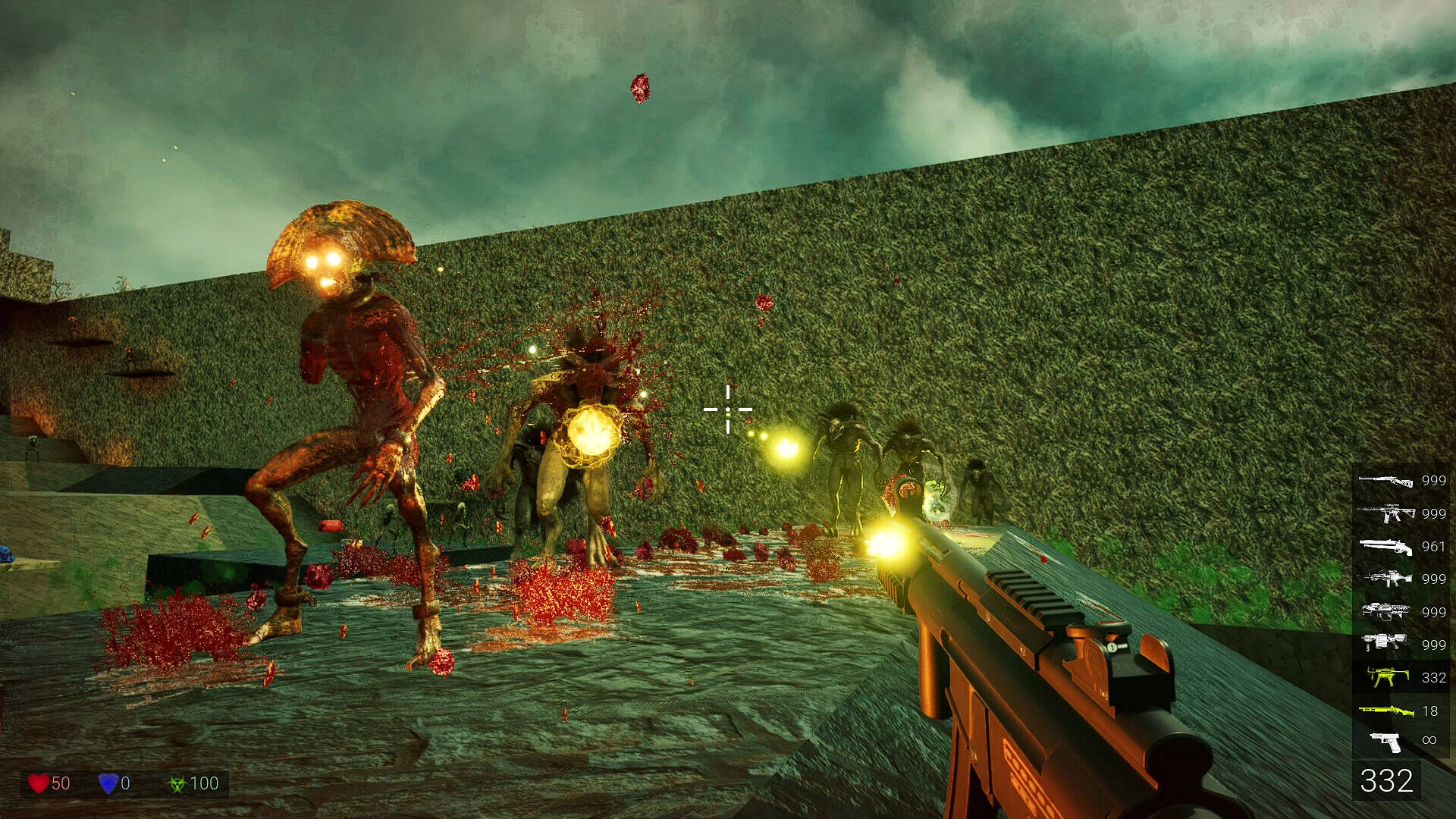This screenshot has width=1456, height=819.
Task: Select the bolt-action rifle at the top of the weapon list
Action: pyautogui.click(x=1385, y=480)
